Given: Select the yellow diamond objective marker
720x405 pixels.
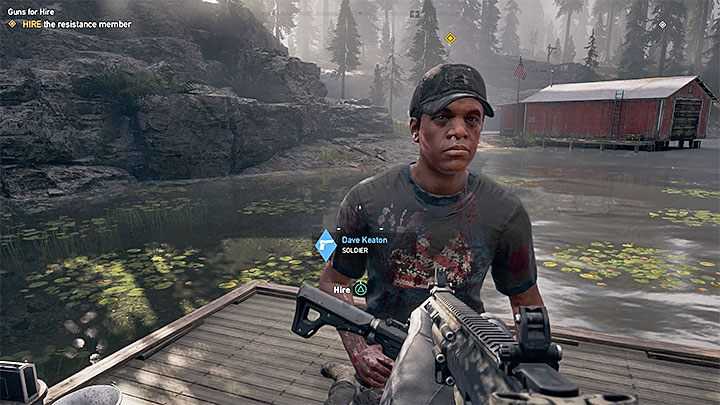Looking at the screenshot, I should (x=450, y=39).
